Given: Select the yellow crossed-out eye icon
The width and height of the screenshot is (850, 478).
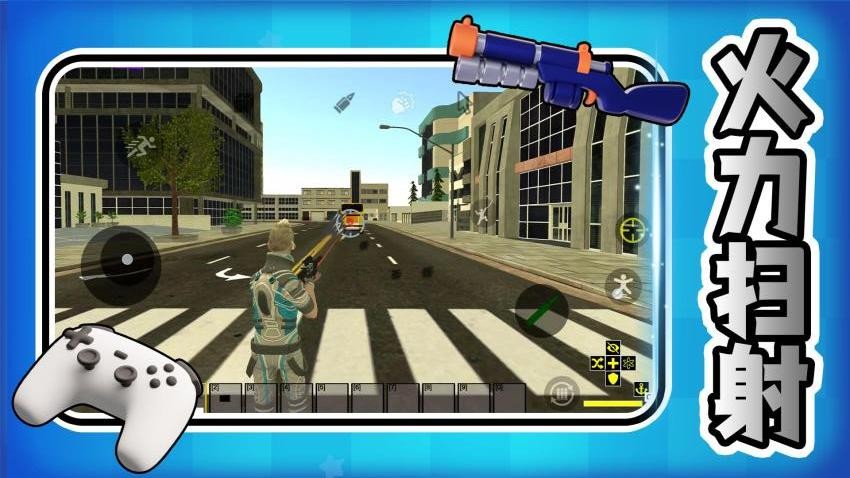Looking at the screenshot, I should (614, 348).
